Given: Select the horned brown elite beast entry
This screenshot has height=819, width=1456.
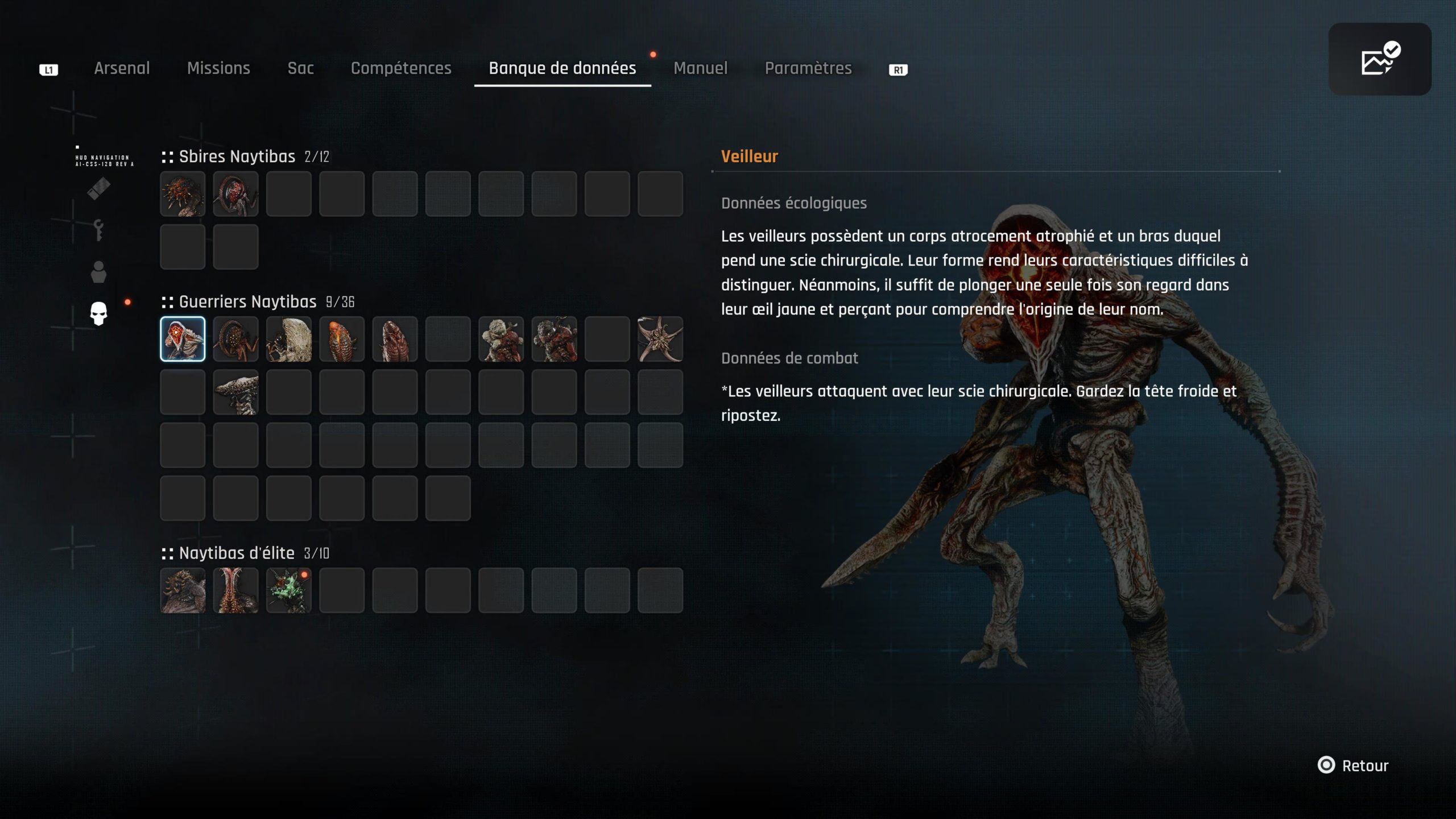Looking at the screenshot, I should pos(183,590).
